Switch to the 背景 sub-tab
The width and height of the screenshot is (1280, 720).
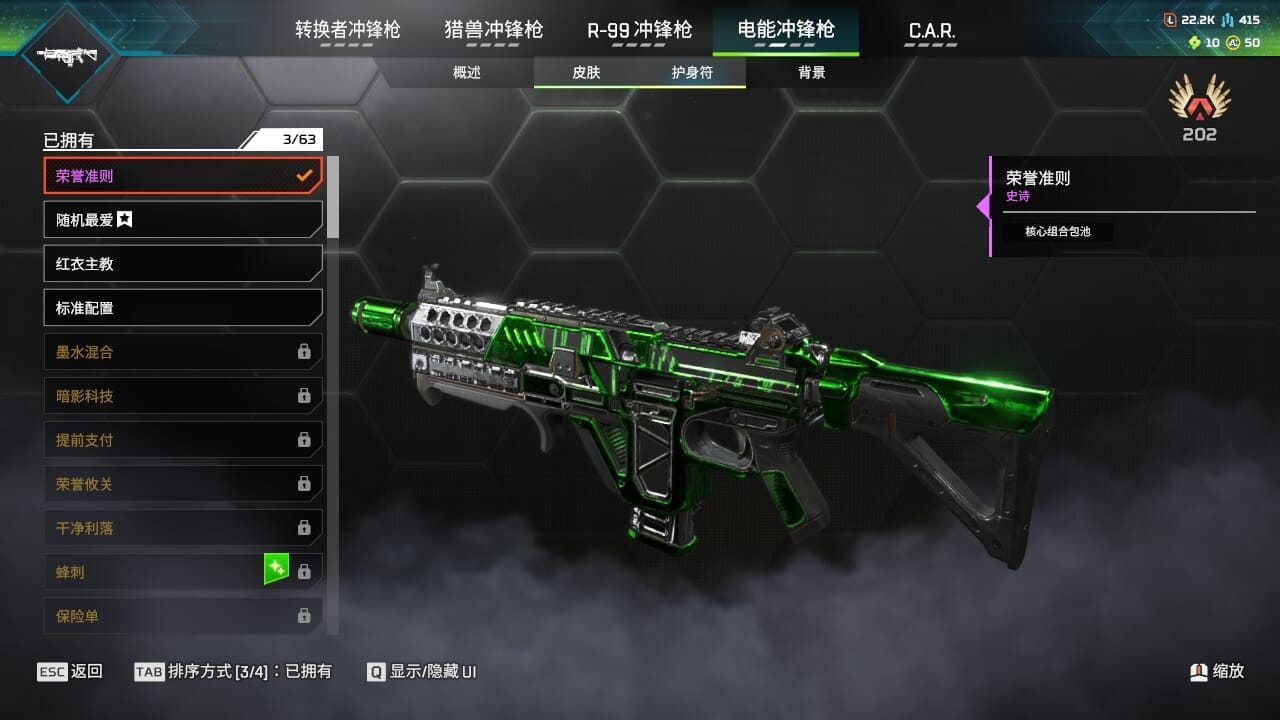(x=811, y=73)
